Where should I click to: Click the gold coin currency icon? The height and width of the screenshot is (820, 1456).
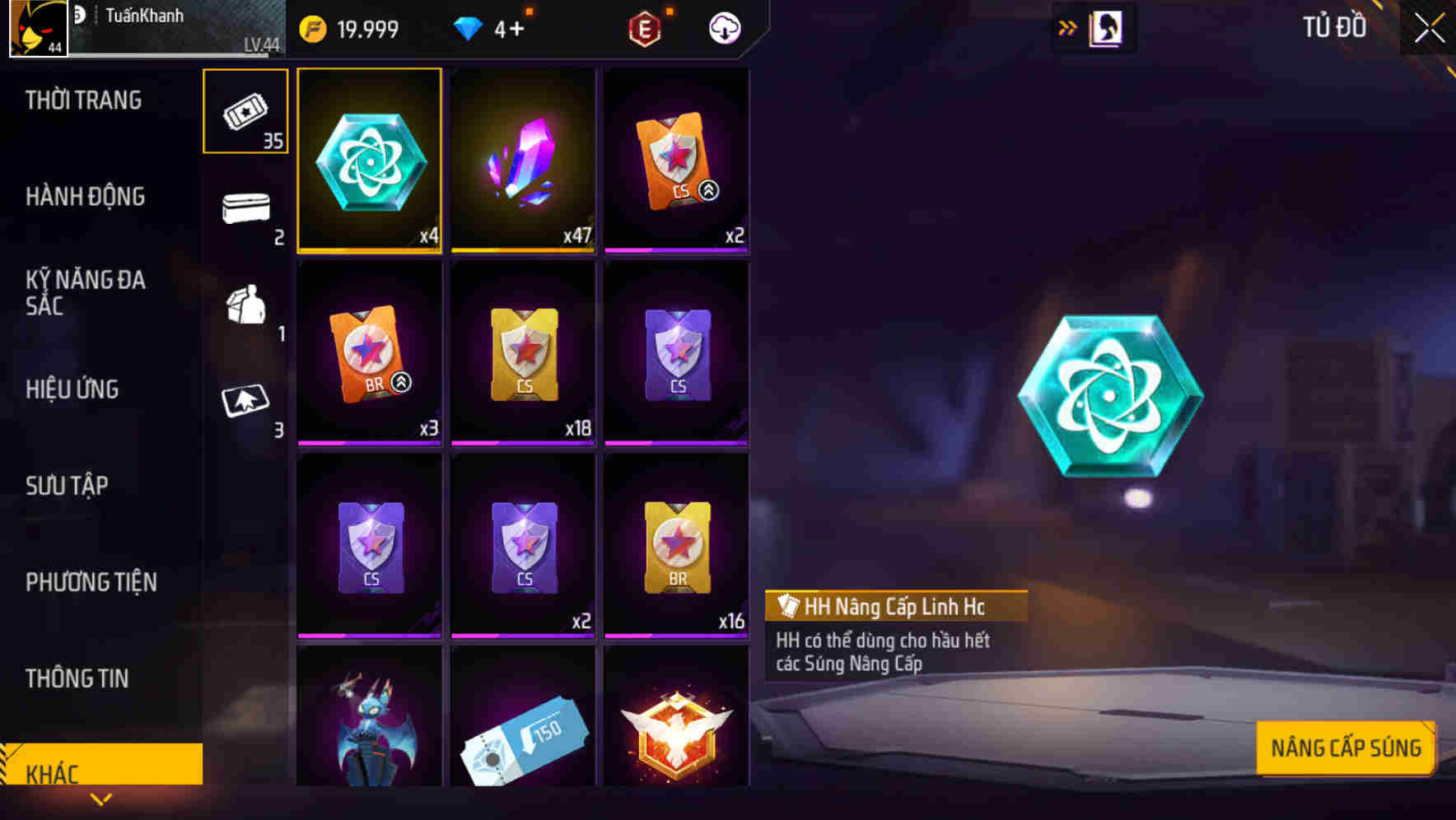(x=313, y=27)
